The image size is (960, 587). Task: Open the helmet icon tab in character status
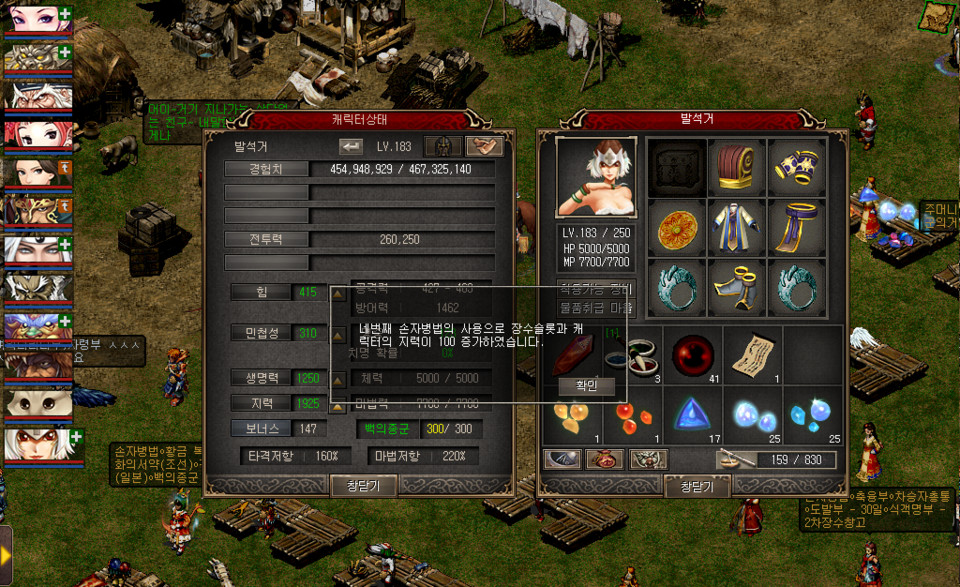point(442,146)
